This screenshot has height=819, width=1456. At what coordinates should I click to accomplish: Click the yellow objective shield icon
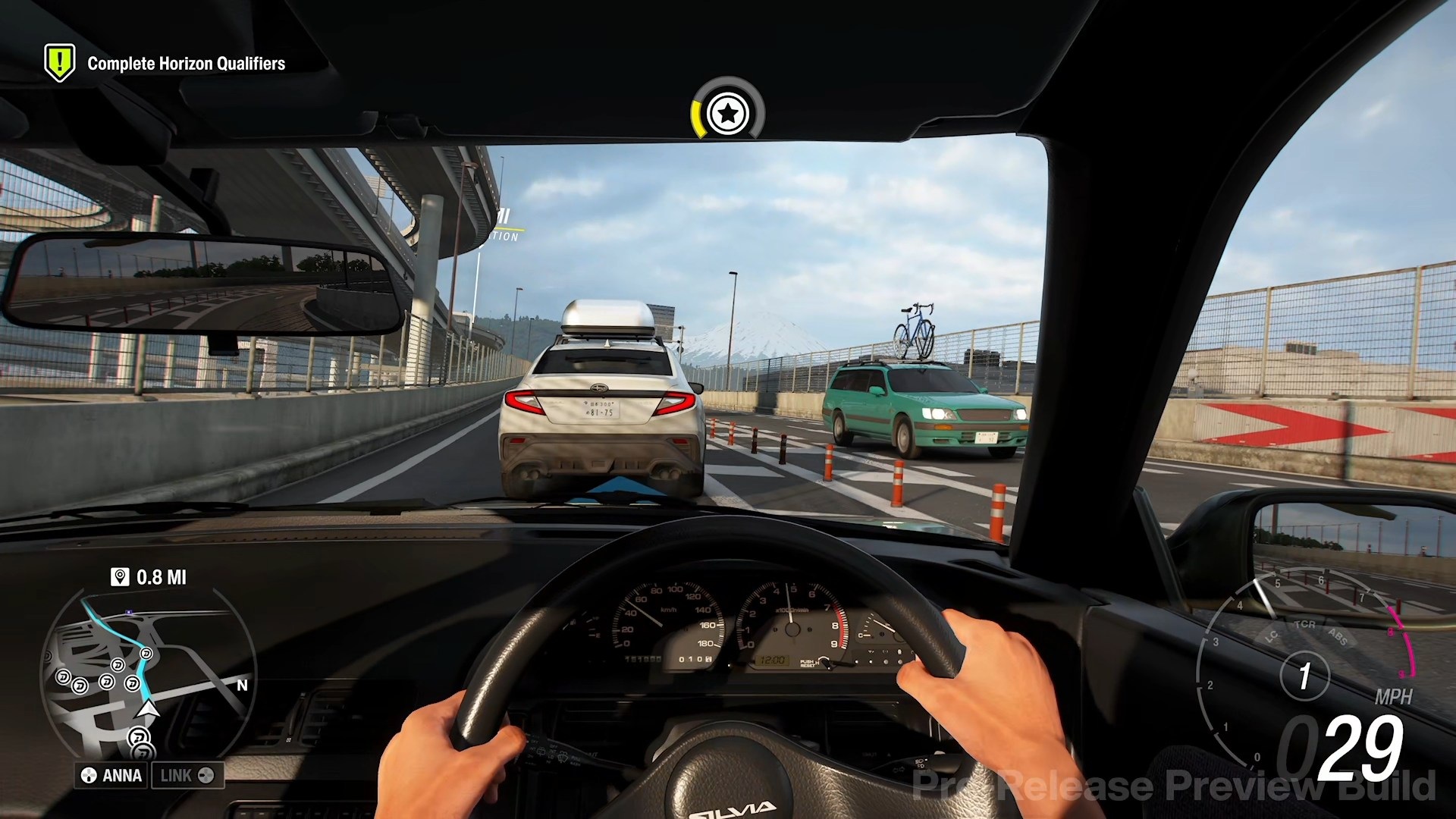60,61
